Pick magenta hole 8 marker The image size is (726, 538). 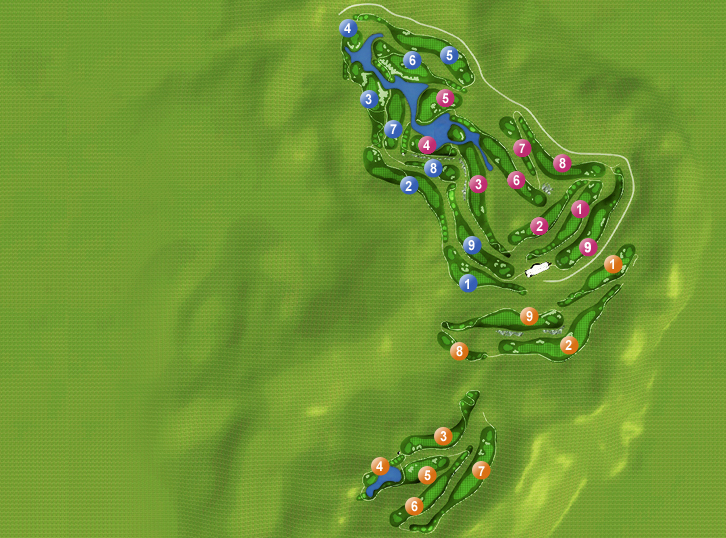562,163
